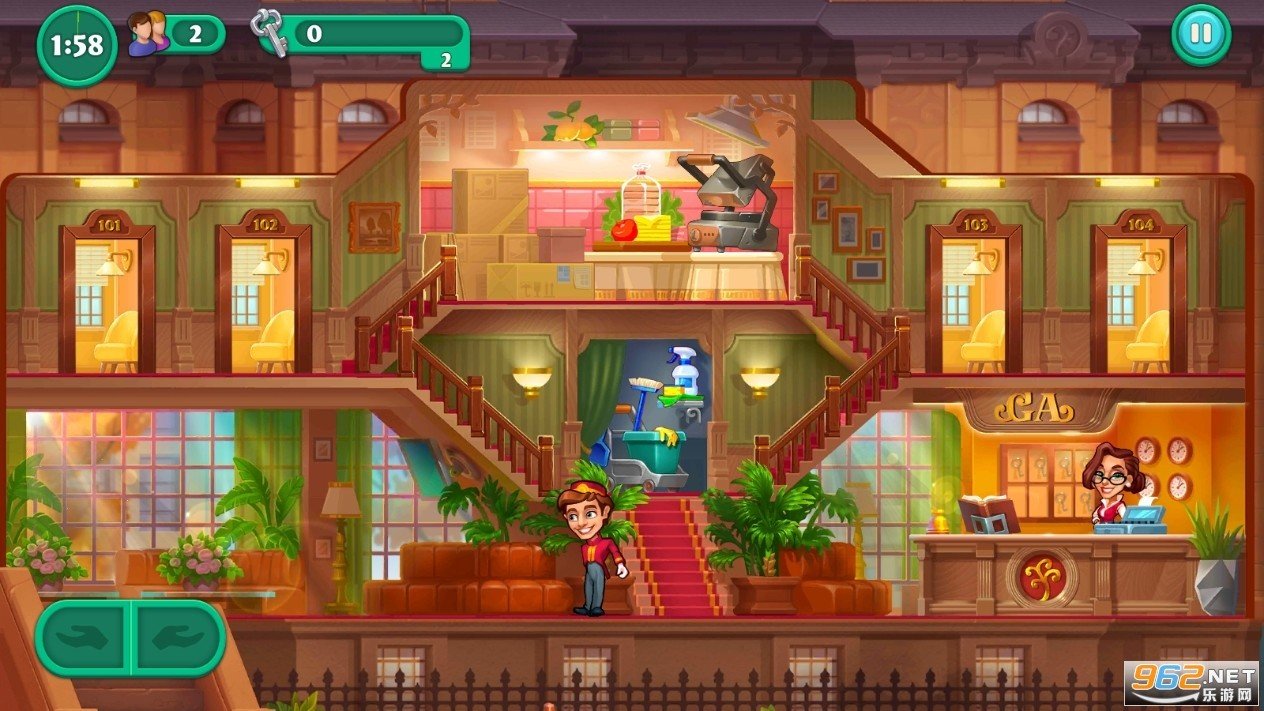Select the left hand carry slot

(84, 637)
